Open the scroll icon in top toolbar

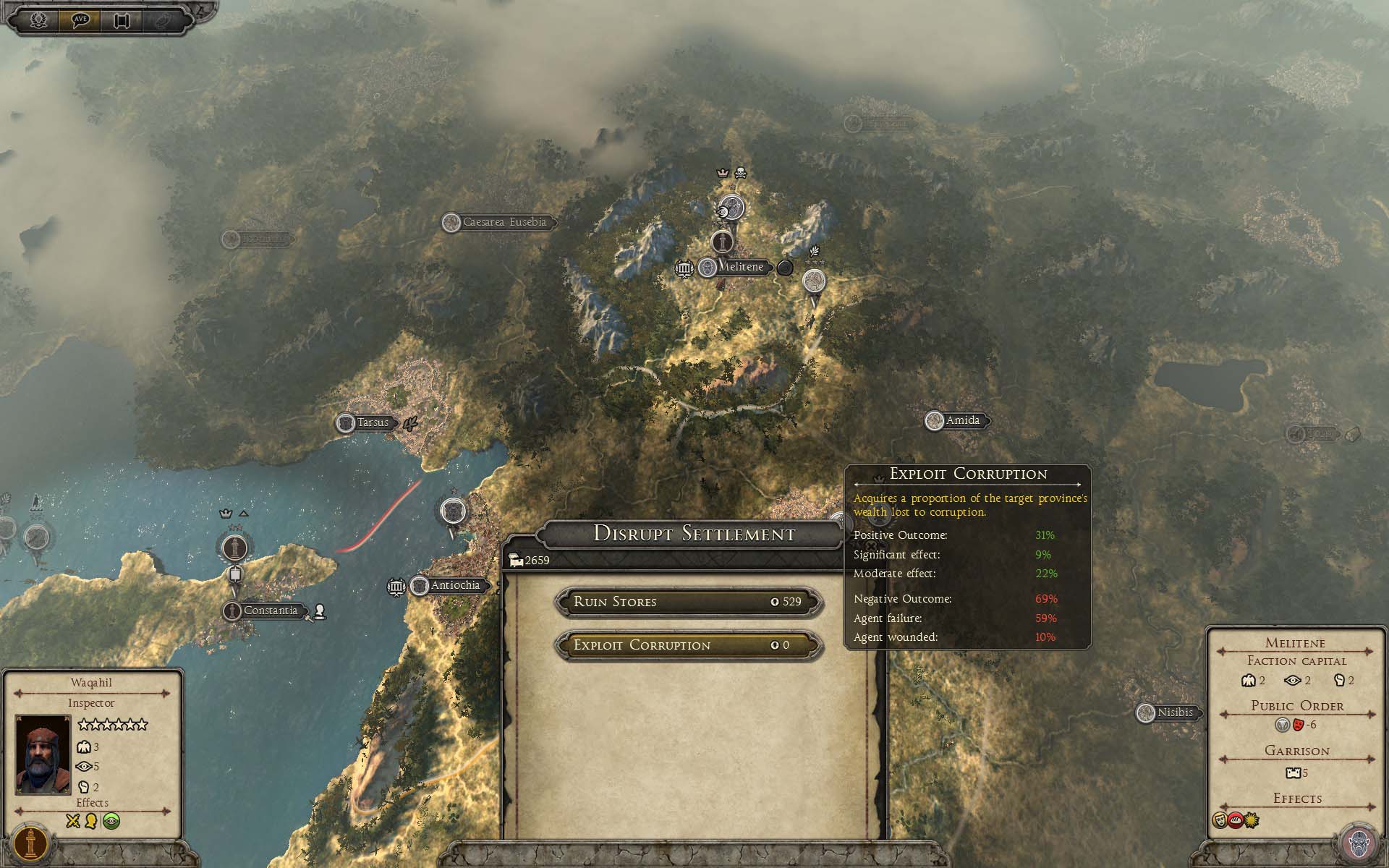pyautogui.click(x=121, y=20)
